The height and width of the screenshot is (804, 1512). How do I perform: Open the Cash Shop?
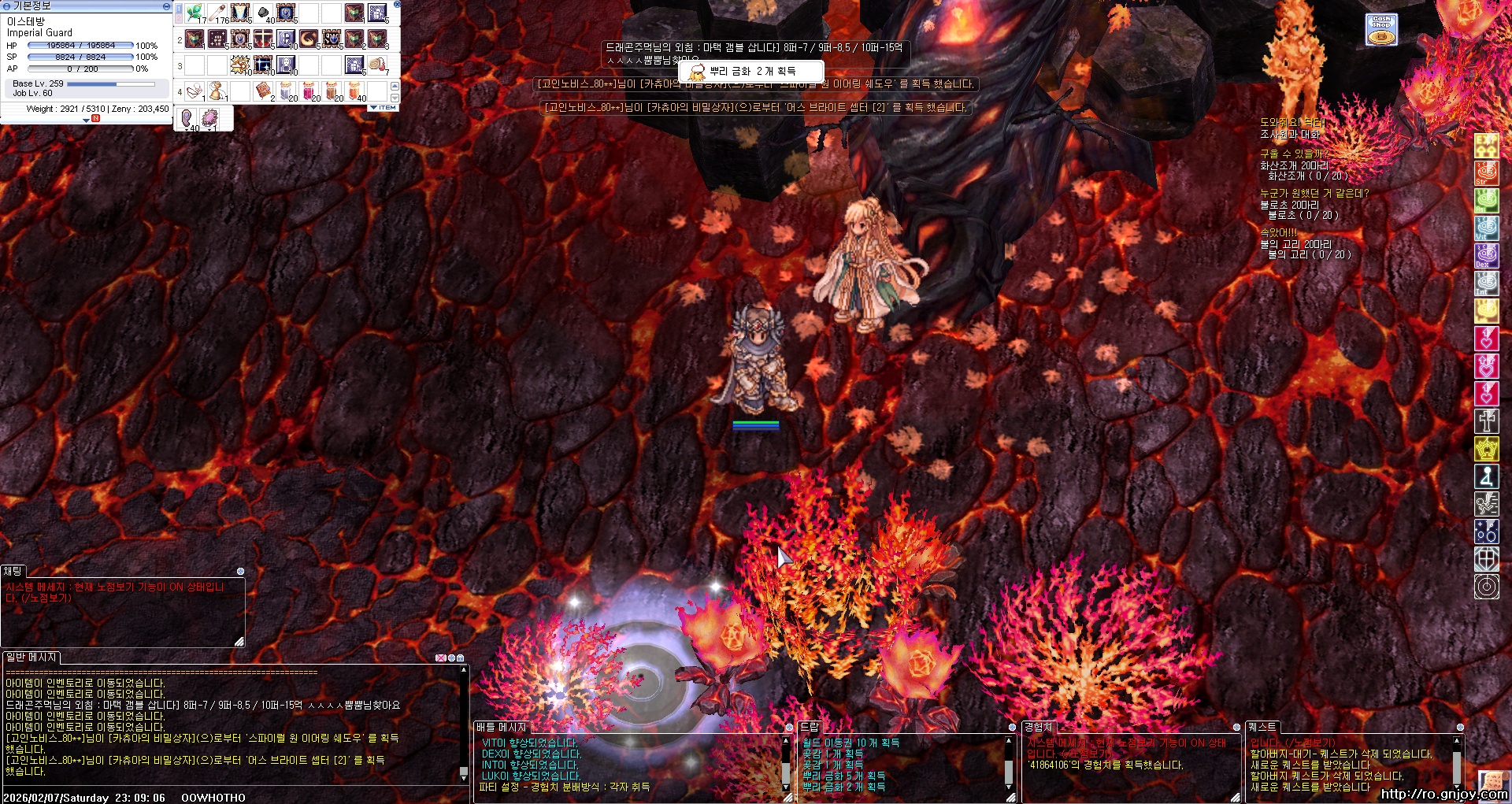point(1381,29)
